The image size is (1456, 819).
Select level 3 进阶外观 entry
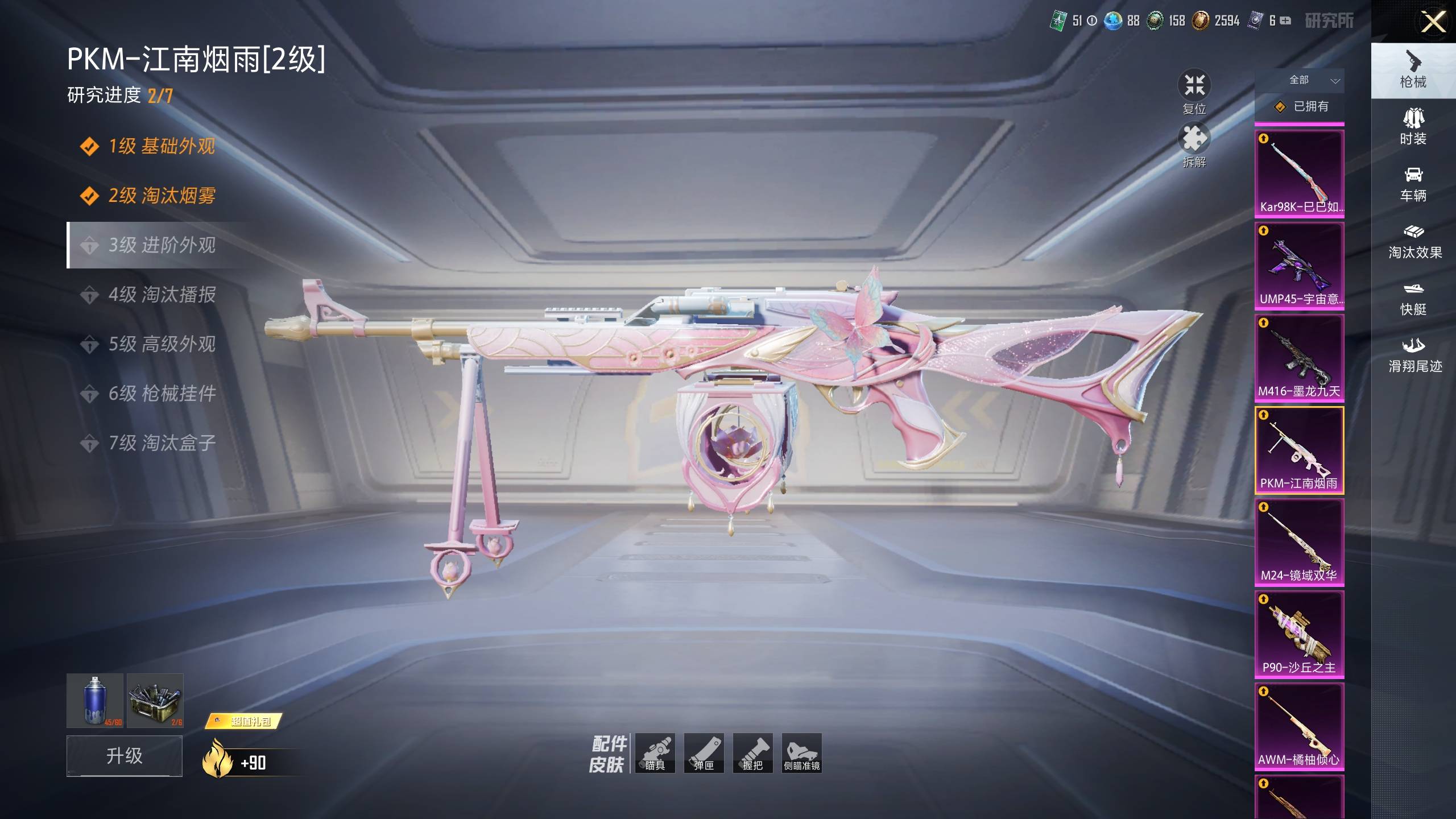coord(162,245)
